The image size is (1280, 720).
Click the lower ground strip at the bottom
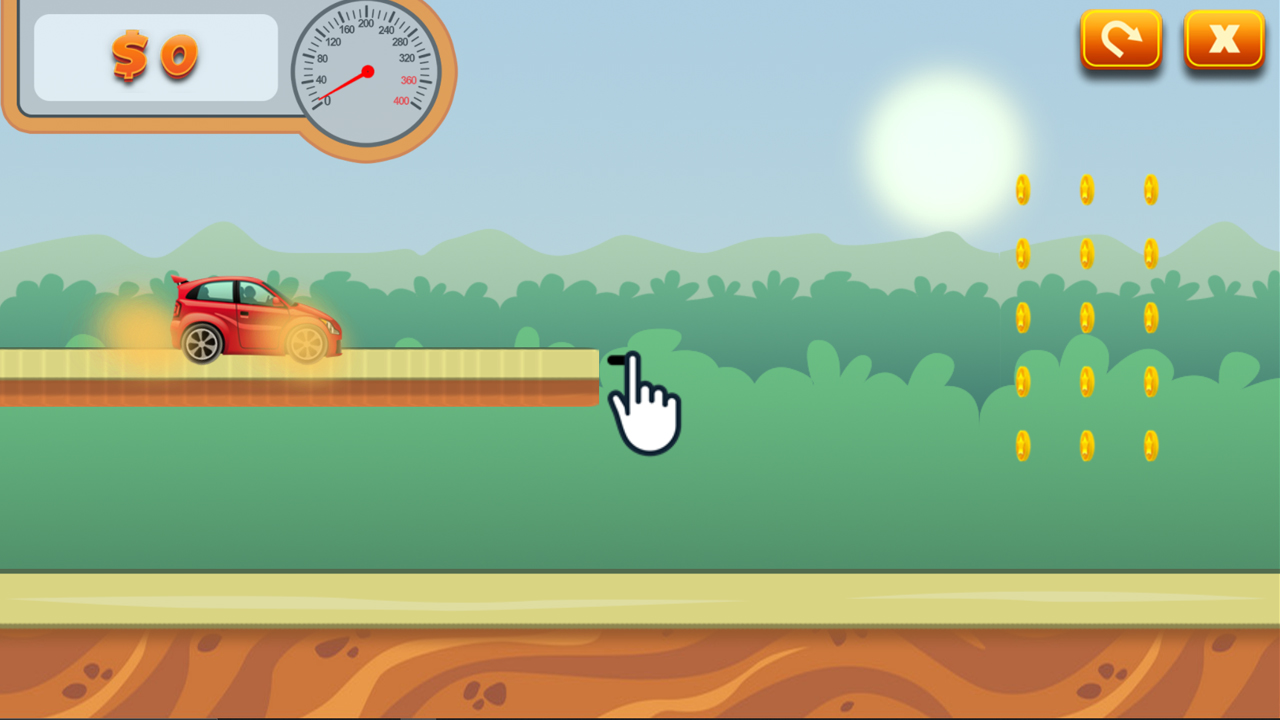point(640,600)
